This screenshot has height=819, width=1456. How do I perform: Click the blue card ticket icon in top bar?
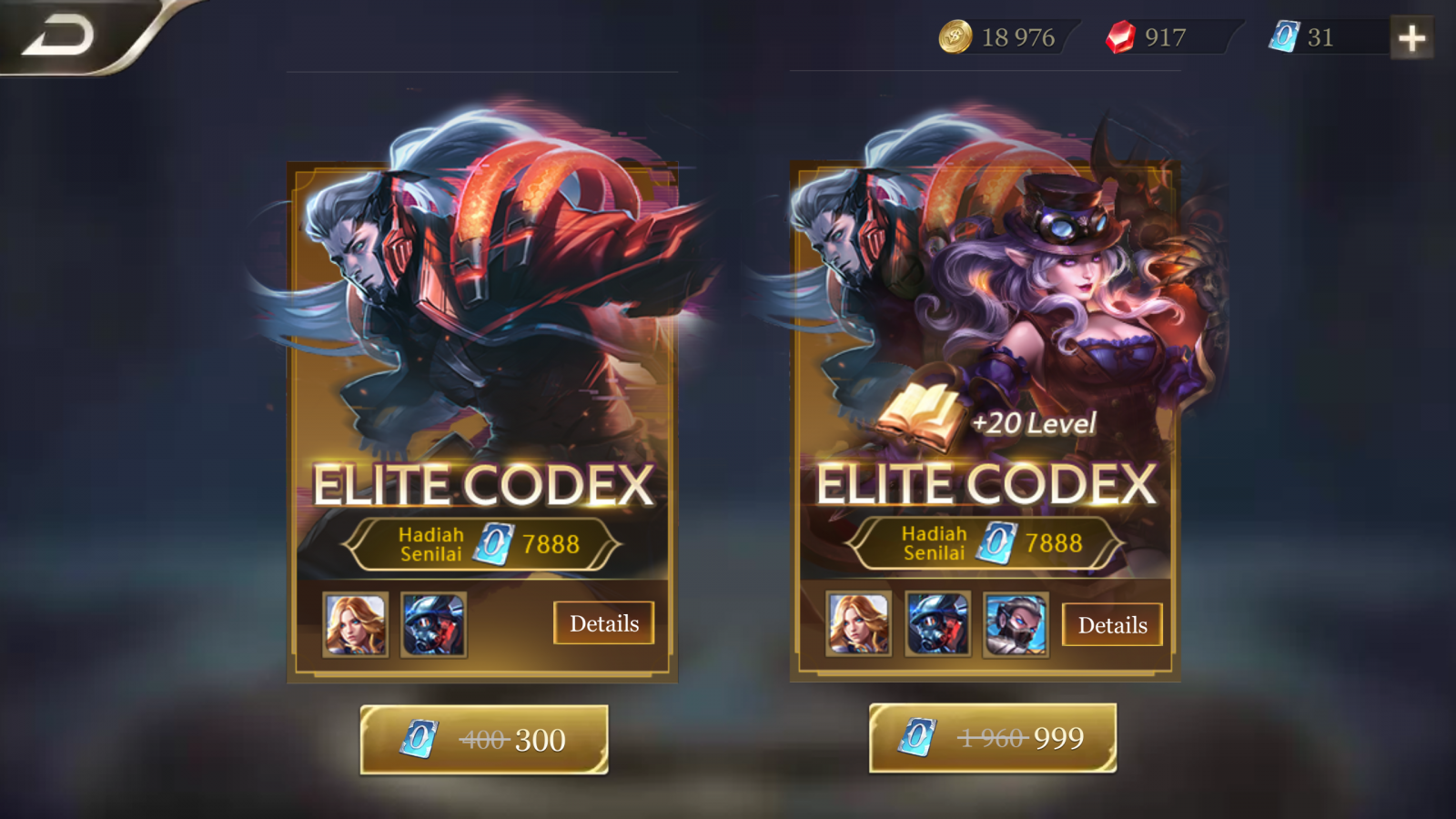[1284, 38]
